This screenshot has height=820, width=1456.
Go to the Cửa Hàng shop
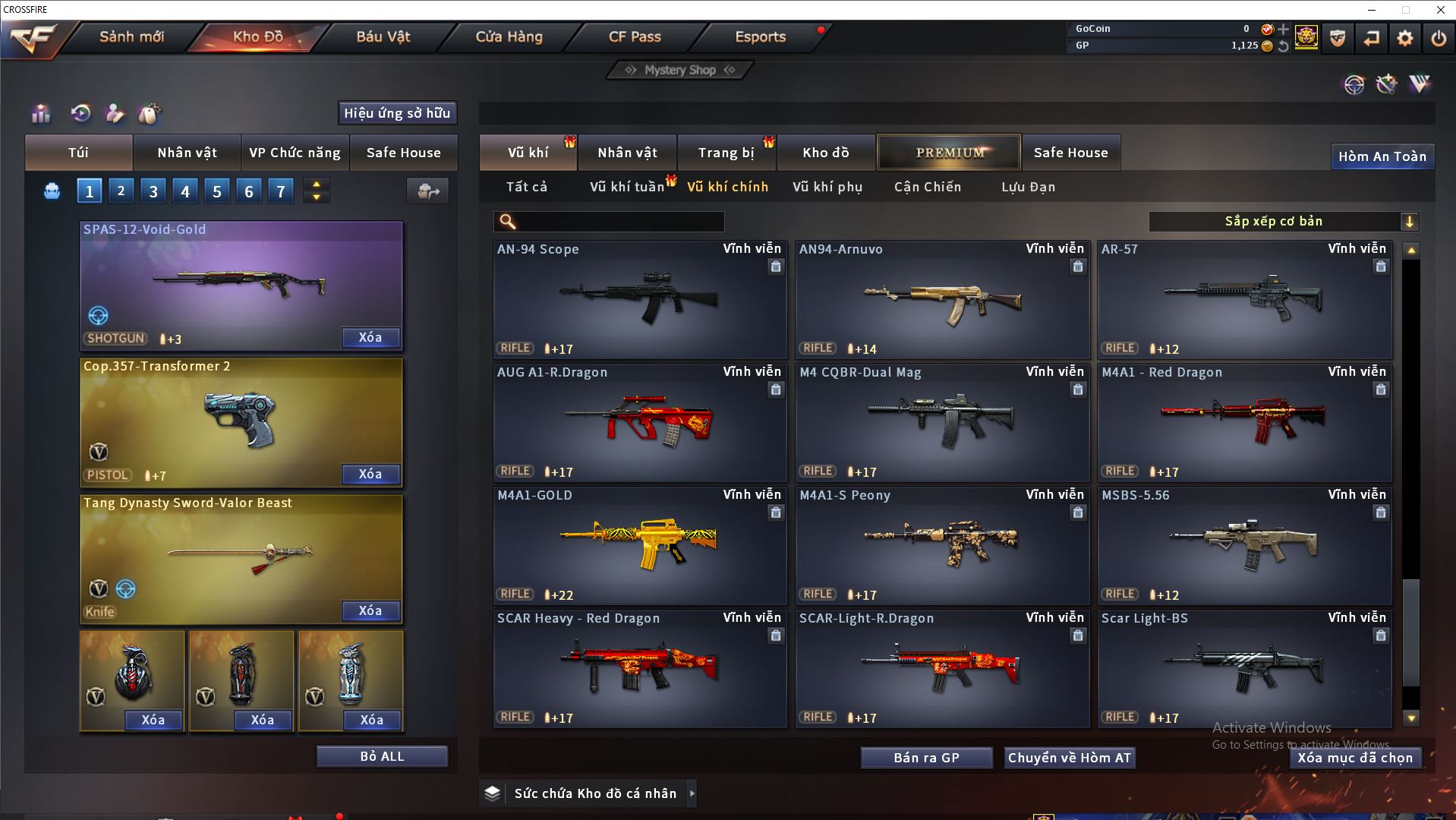click(x=509, y=36)
